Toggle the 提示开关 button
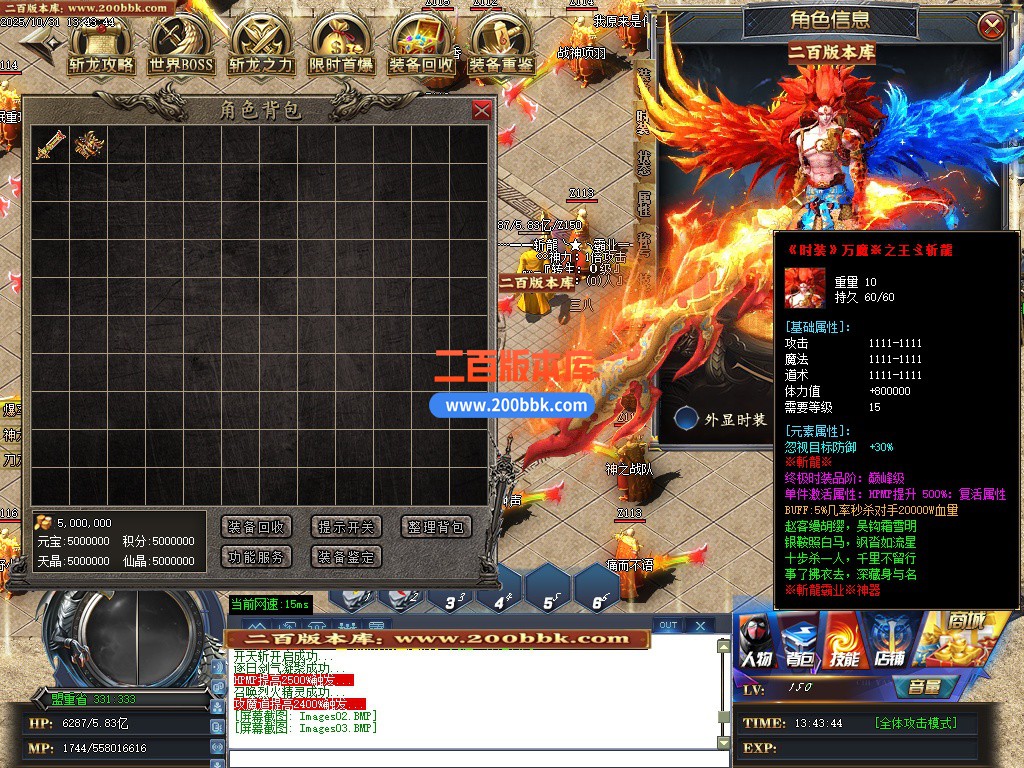Image resolution: width=1024 pixels, height=768 pixels. [346, 527]
